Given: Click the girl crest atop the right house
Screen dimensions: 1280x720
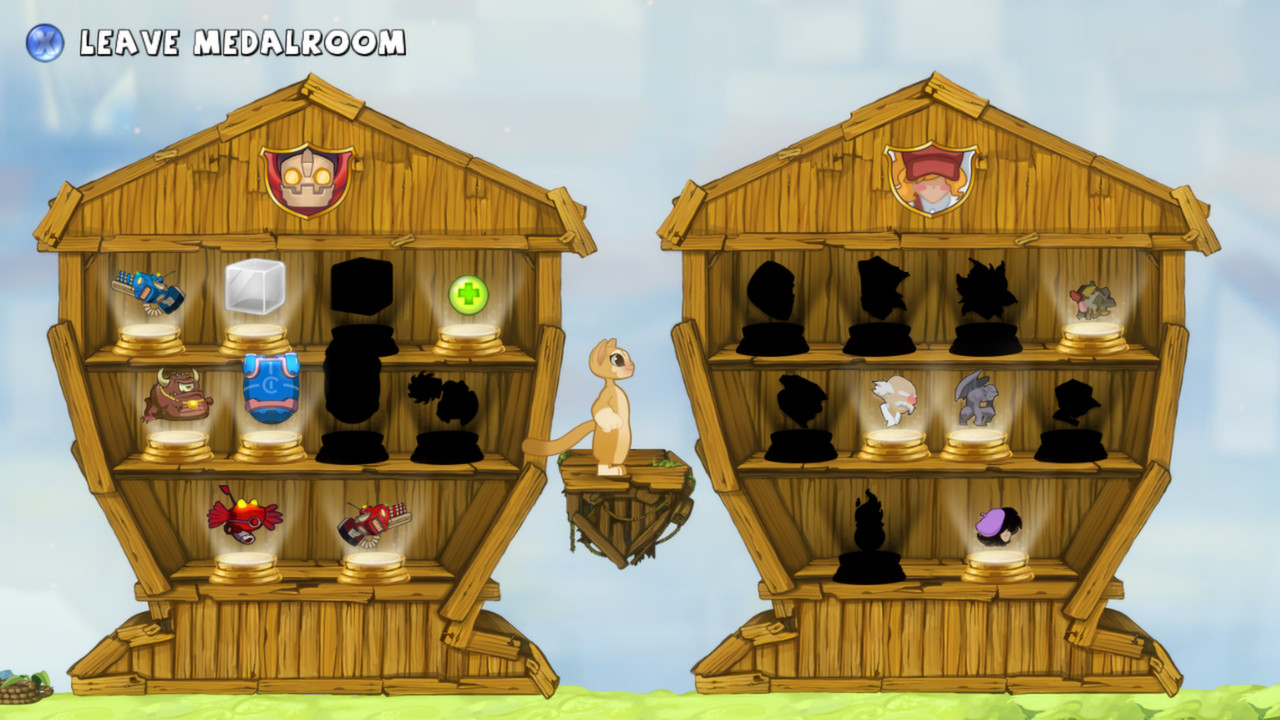Looking at the screenshot, I should click(928, 178).
